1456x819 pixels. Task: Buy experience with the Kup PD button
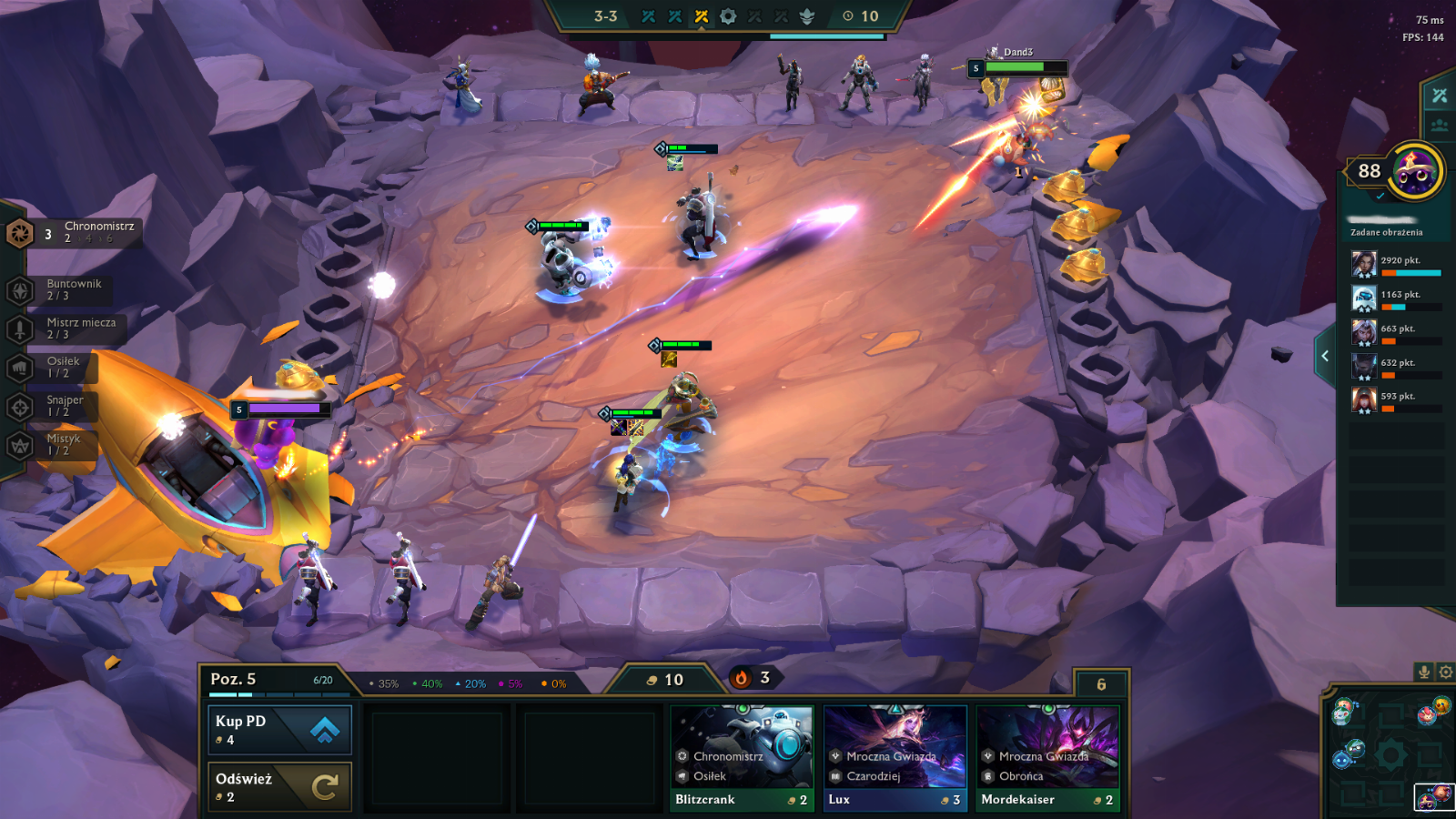(x=279, y=730)
